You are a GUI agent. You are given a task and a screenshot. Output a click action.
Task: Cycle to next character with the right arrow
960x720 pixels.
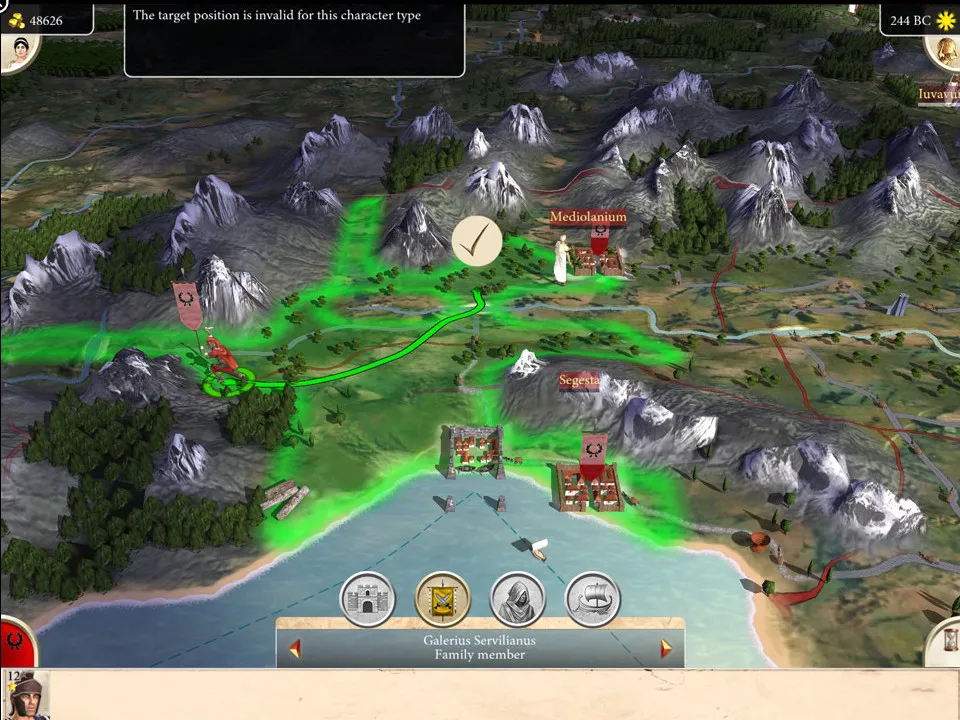point(666,649)
